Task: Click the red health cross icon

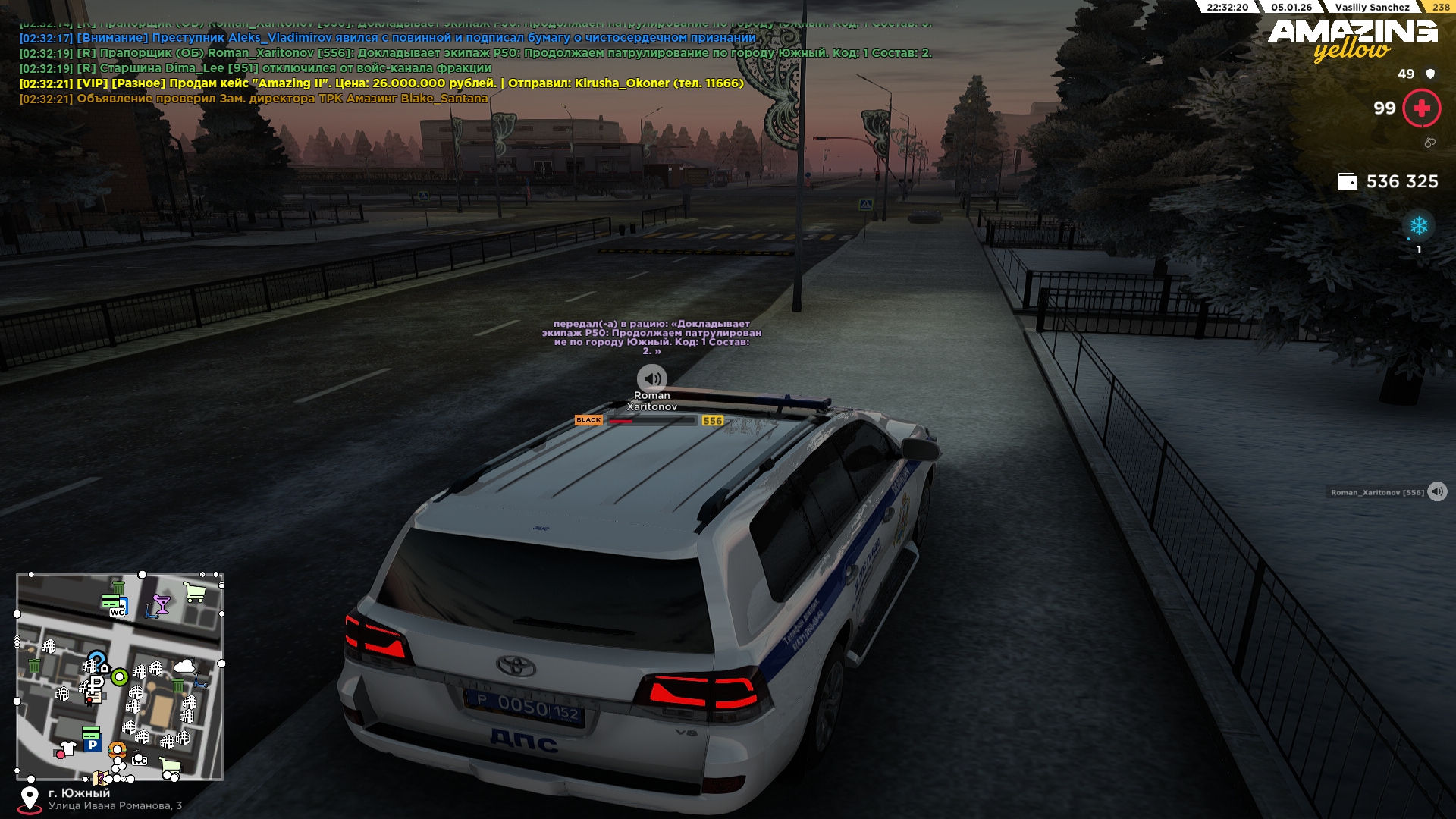Action: pyautogui.click(x=1421, y=108)
